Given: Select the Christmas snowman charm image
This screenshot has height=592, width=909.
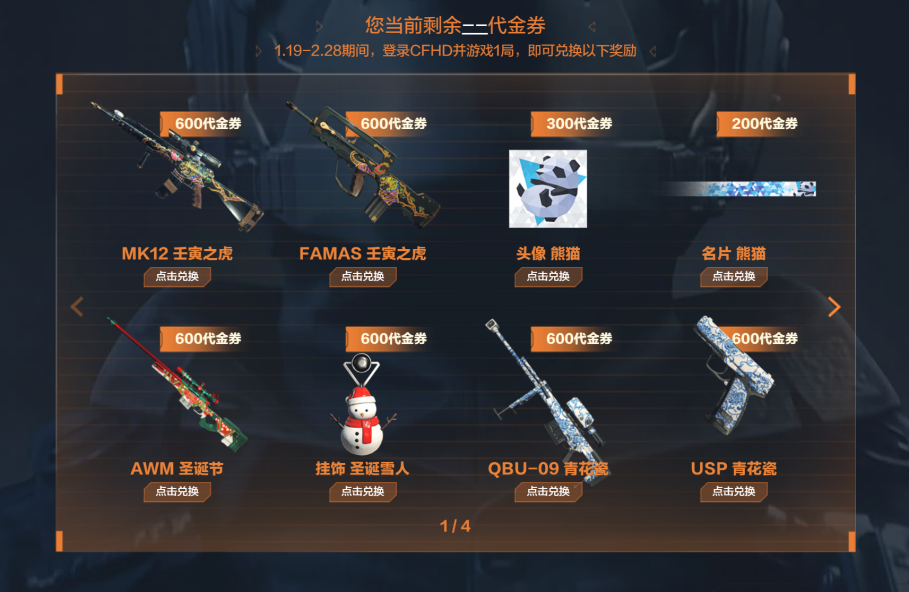Looking at the screenshot, I should coord(363,407).
